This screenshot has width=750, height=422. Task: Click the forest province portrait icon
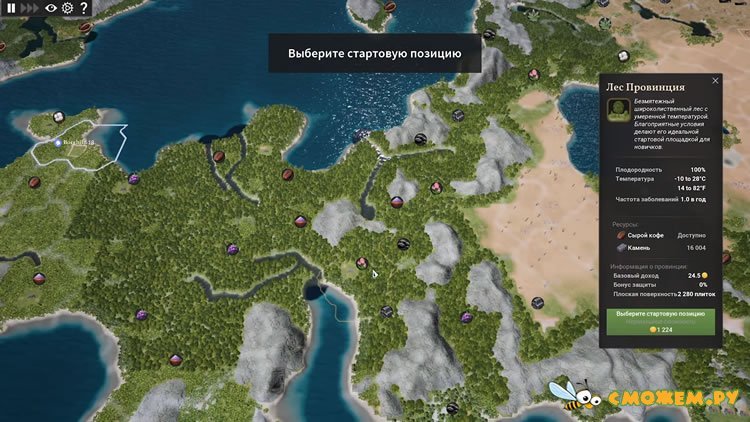coord(620,116)
